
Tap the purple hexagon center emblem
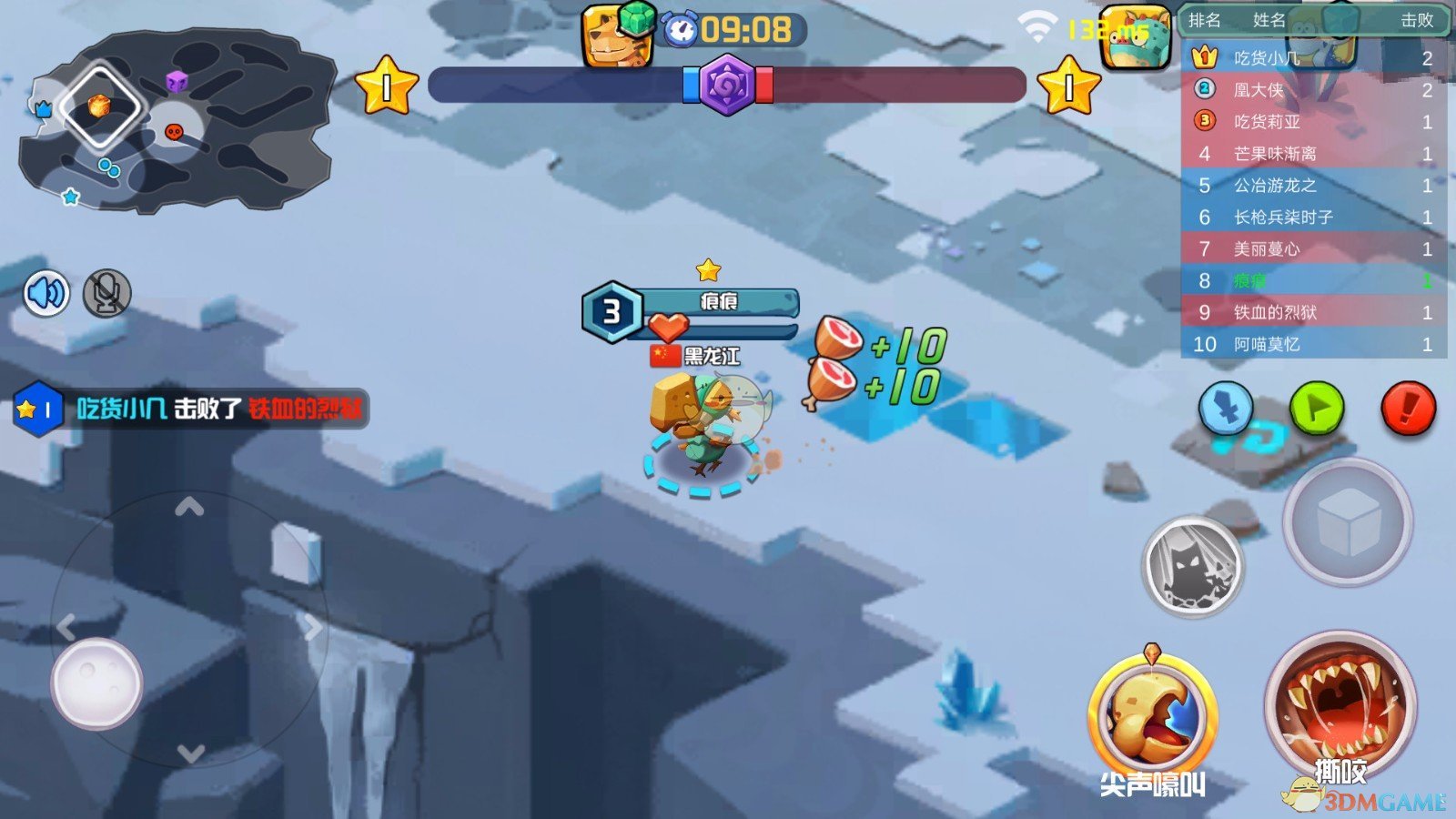(726, 85)
